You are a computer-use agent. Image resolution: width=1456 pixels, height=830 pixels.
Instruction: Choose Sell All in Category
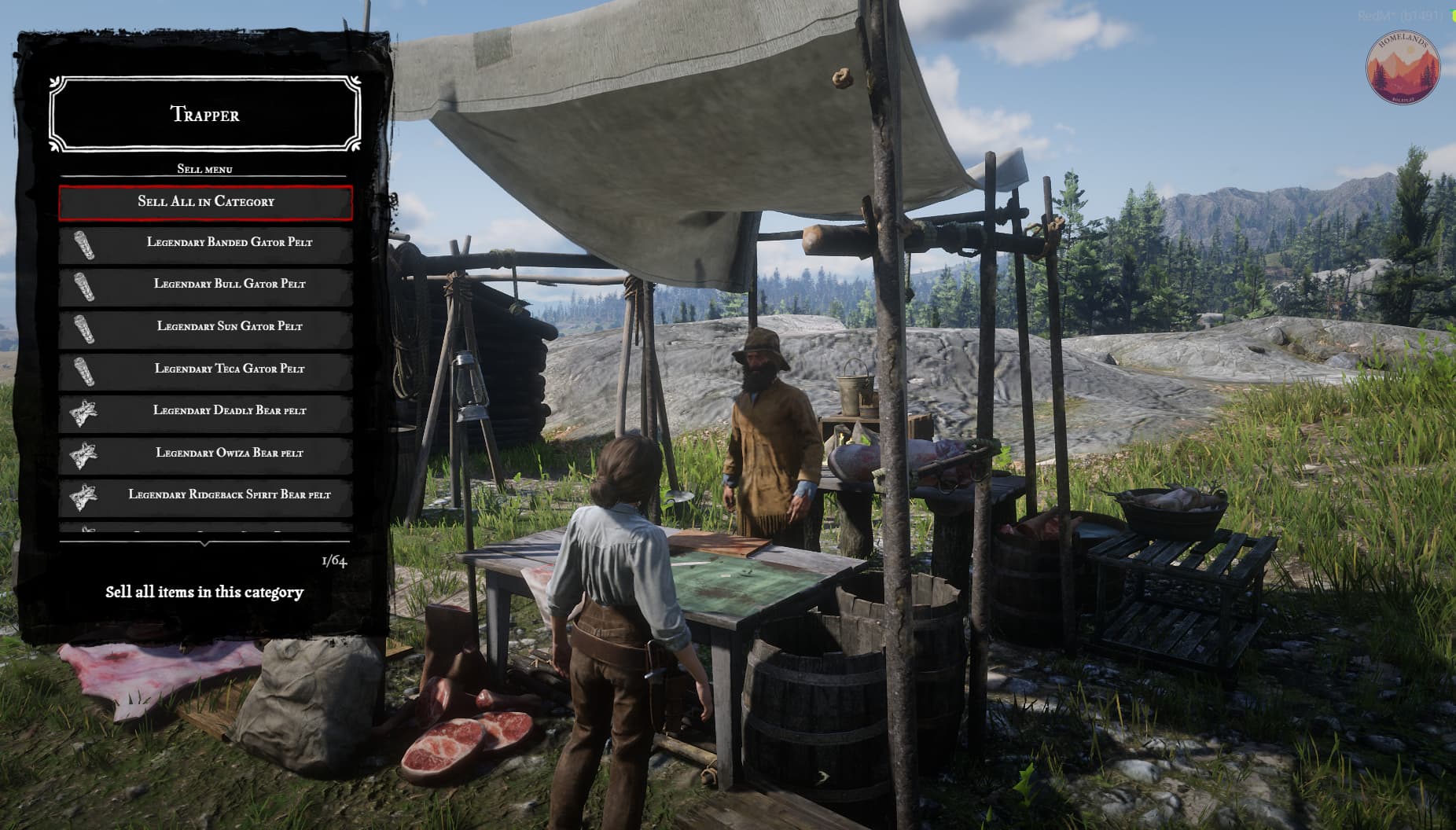tap(205, 202)
